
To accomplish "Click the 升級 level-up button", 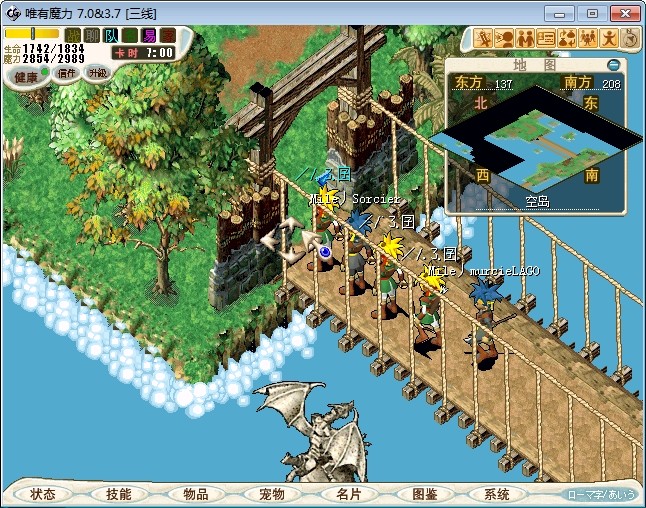I will click(x=97, y=73).
